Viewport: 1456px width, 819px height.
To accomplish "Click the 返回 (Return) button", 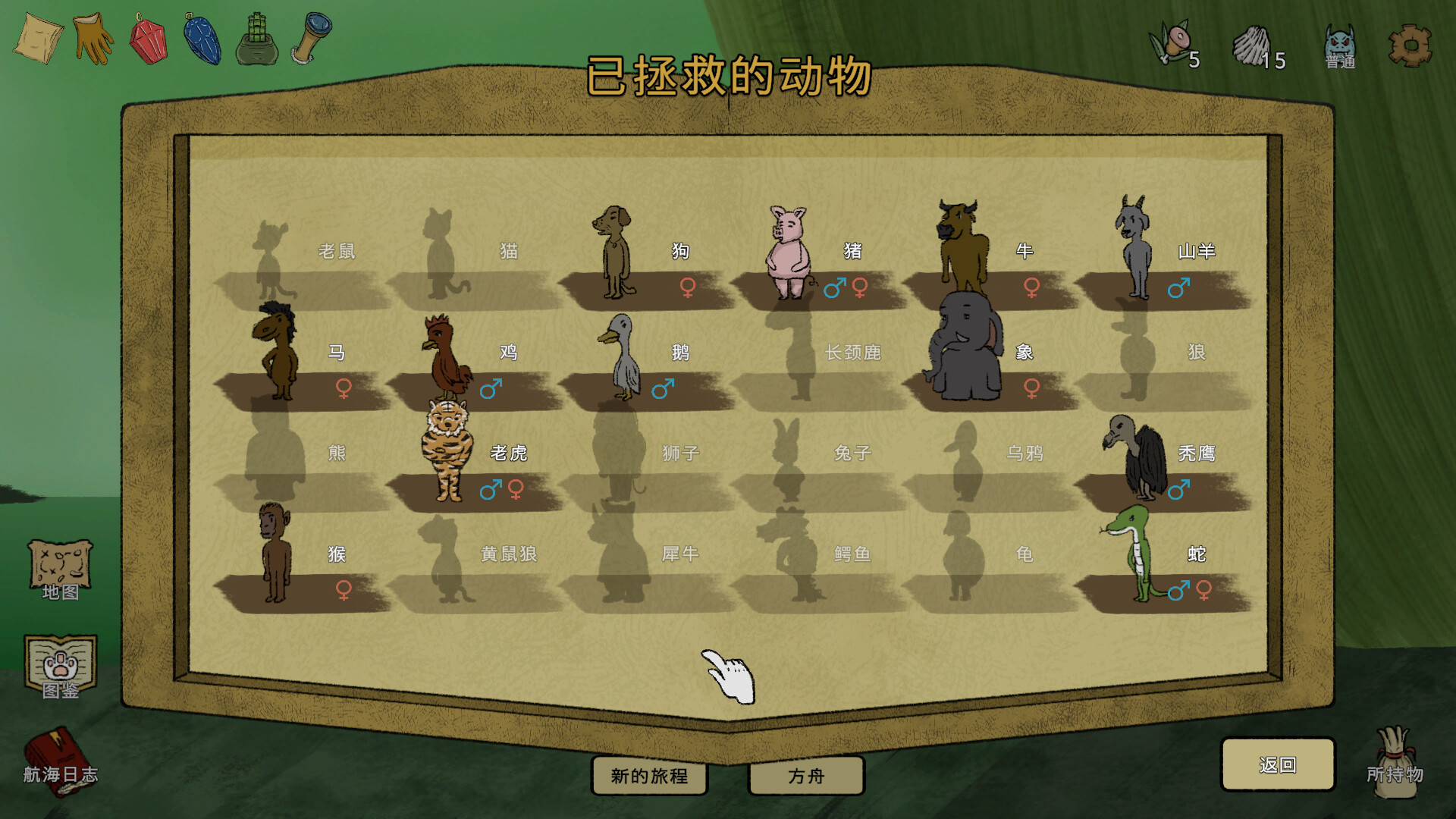I will 1278,764.
